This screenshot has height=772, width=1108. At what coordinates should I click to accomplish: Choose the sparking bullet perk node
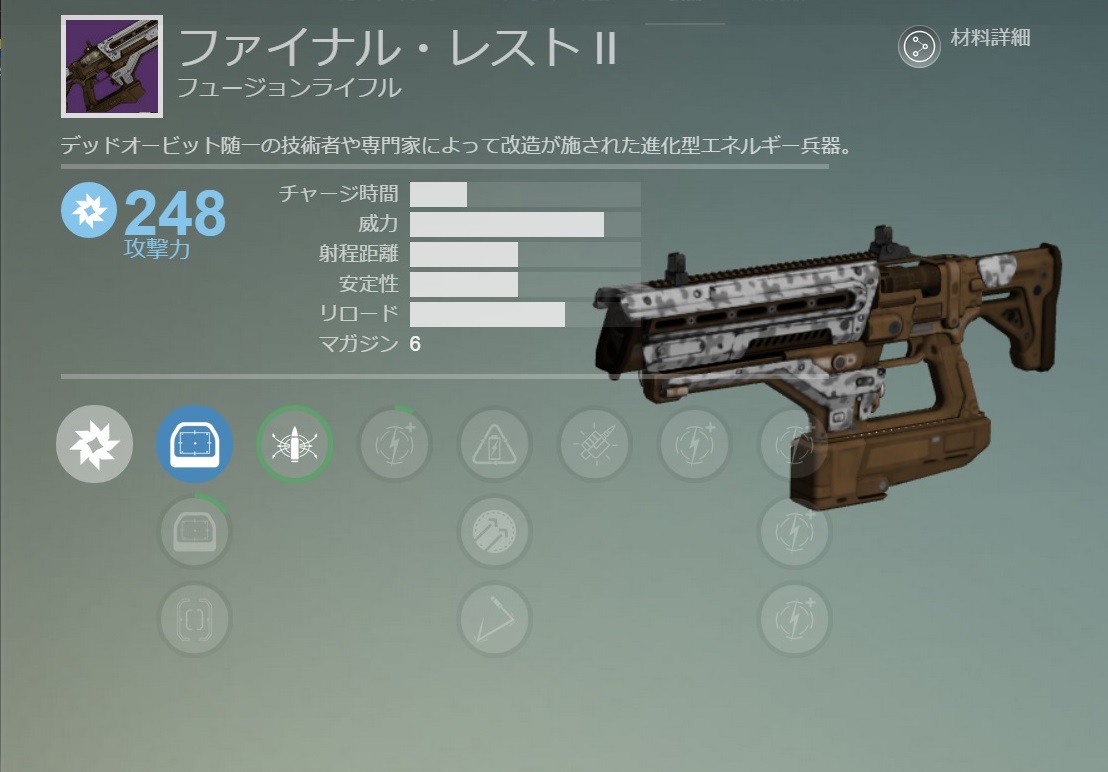[x=595, y=445]
